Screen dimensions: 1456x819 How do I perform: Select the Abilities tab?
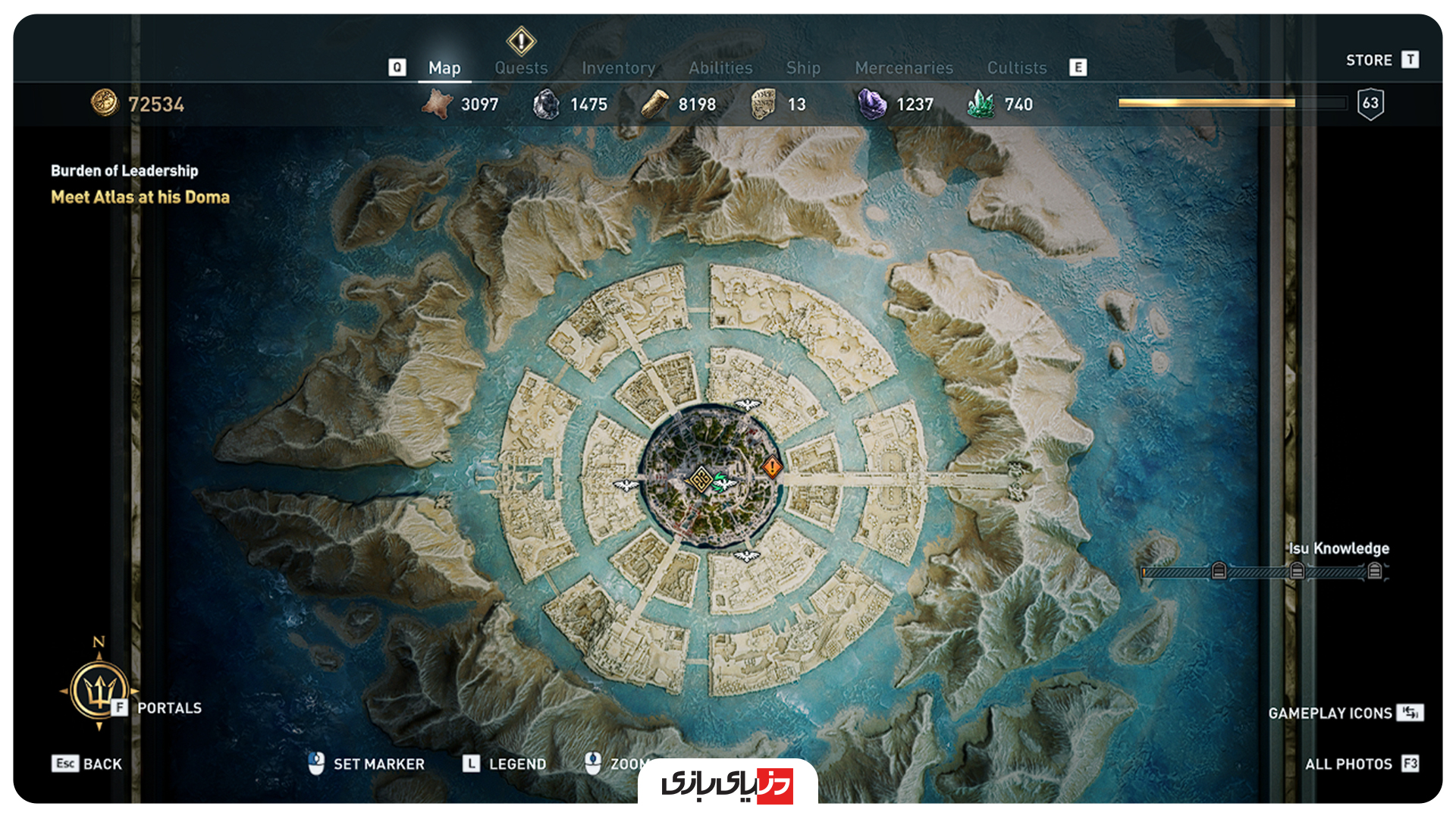click(720, 68)
